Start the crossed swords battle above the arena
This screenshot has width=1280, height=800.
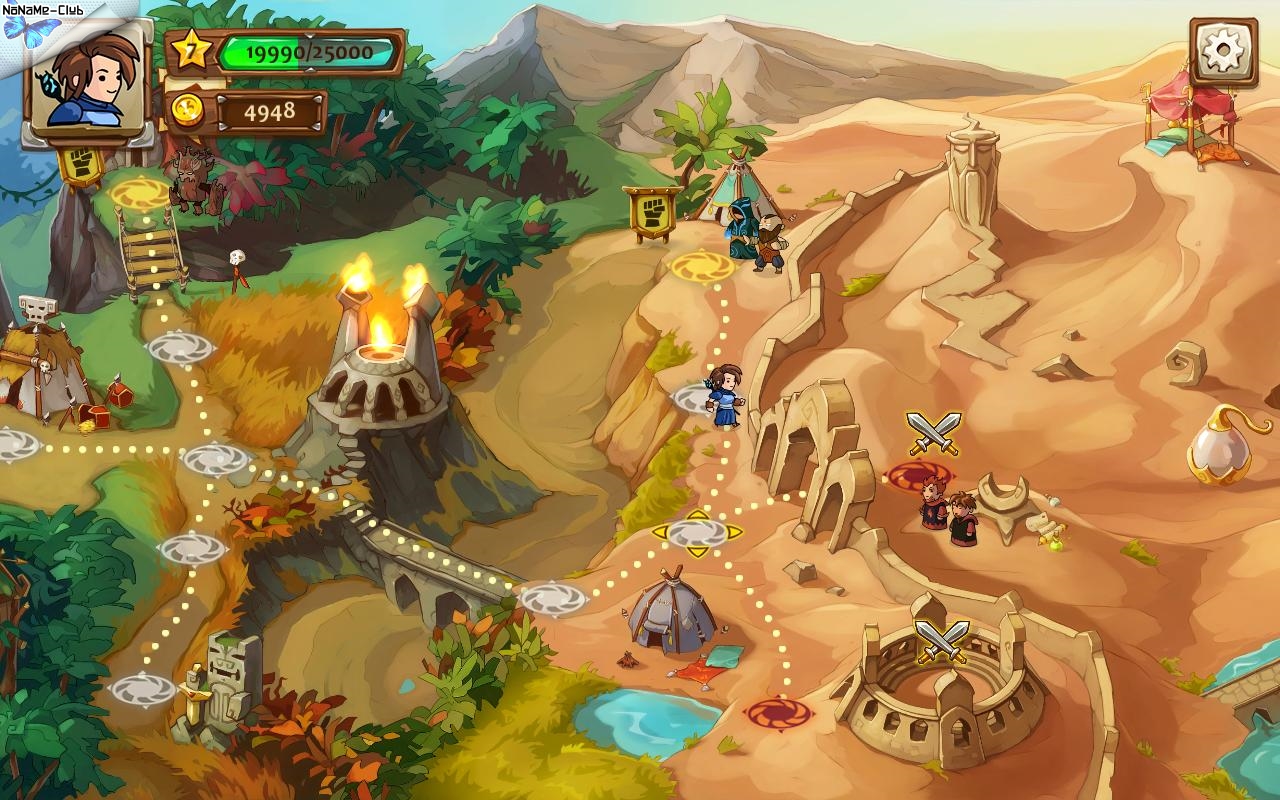pyautogui.click(x=941, y=641)
